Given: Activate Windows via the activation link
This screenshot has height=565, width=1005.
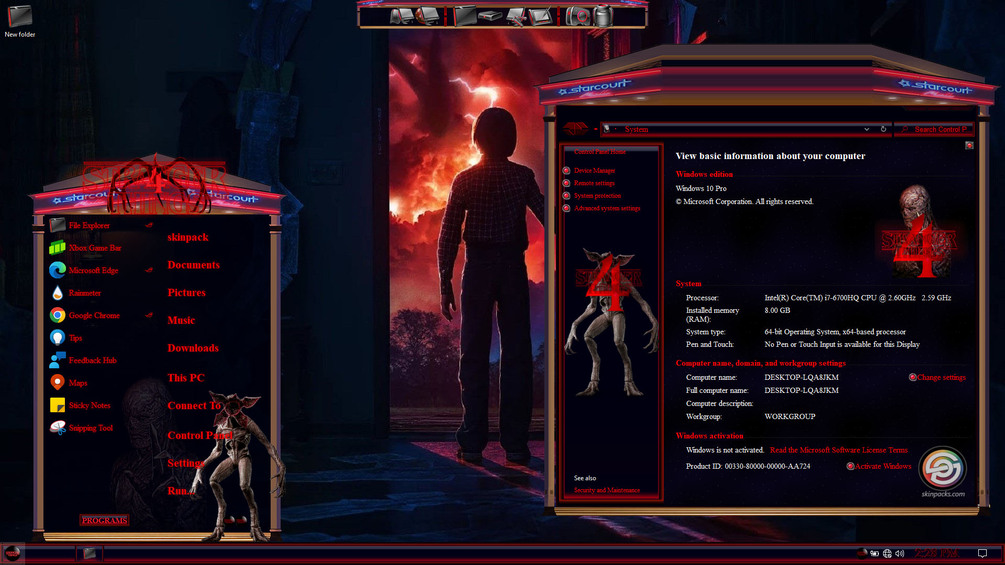Looking at the screenshot, I should click(x=883, y=466).
